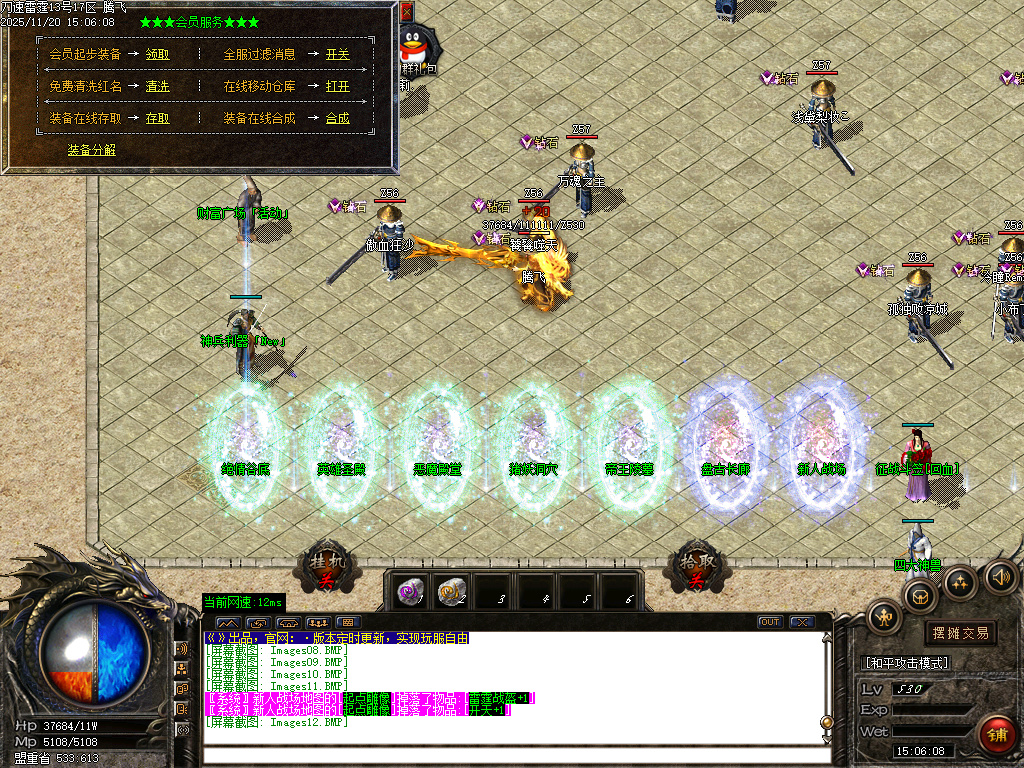This screenshot has width=1024, height=768.
Task: Toggle server message filter with 开关
Action: [x=337, y=55]
